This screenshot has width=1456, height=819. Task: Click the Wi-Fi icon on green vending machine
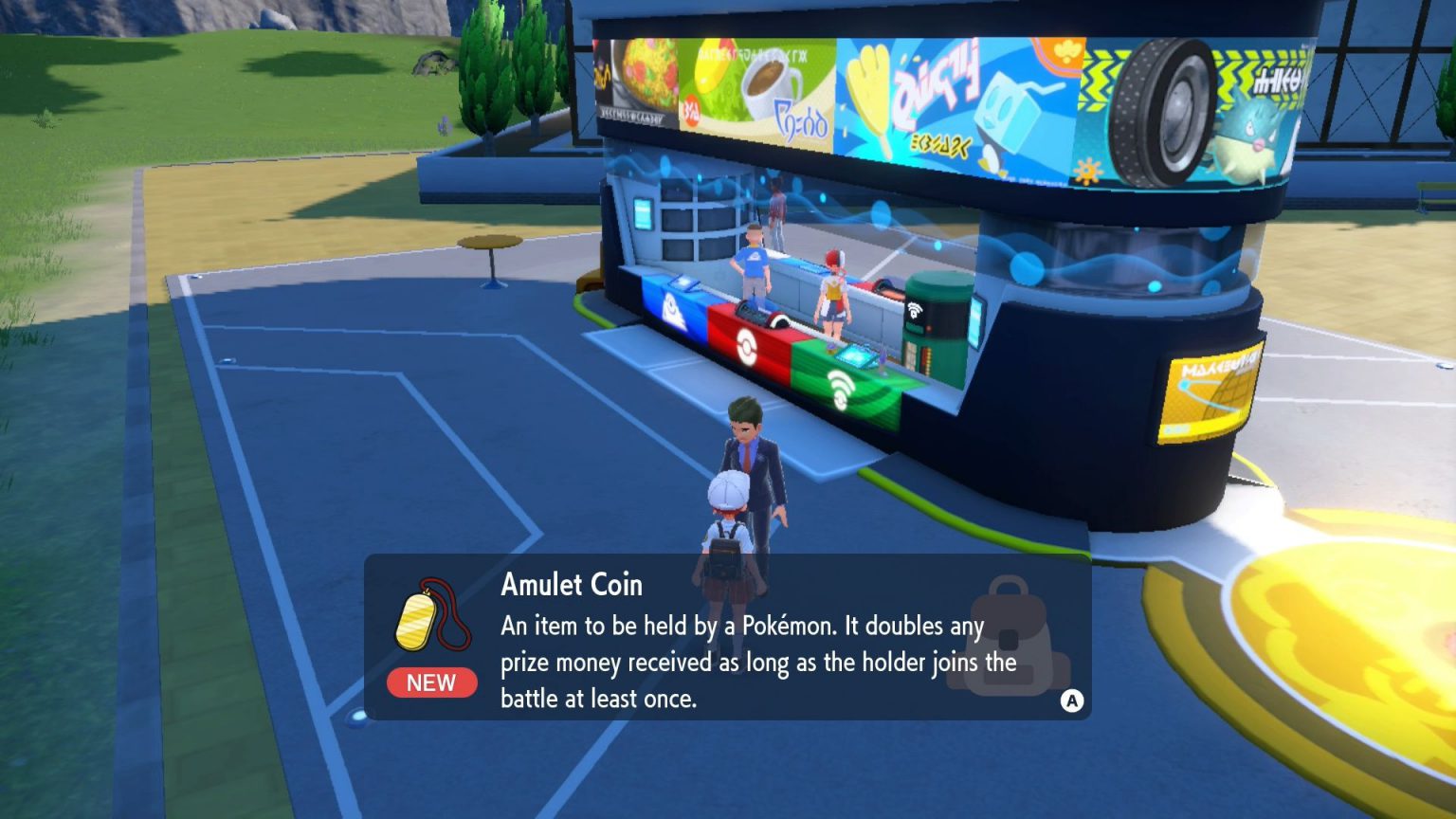pyautogui.click(x=914, y=310)
